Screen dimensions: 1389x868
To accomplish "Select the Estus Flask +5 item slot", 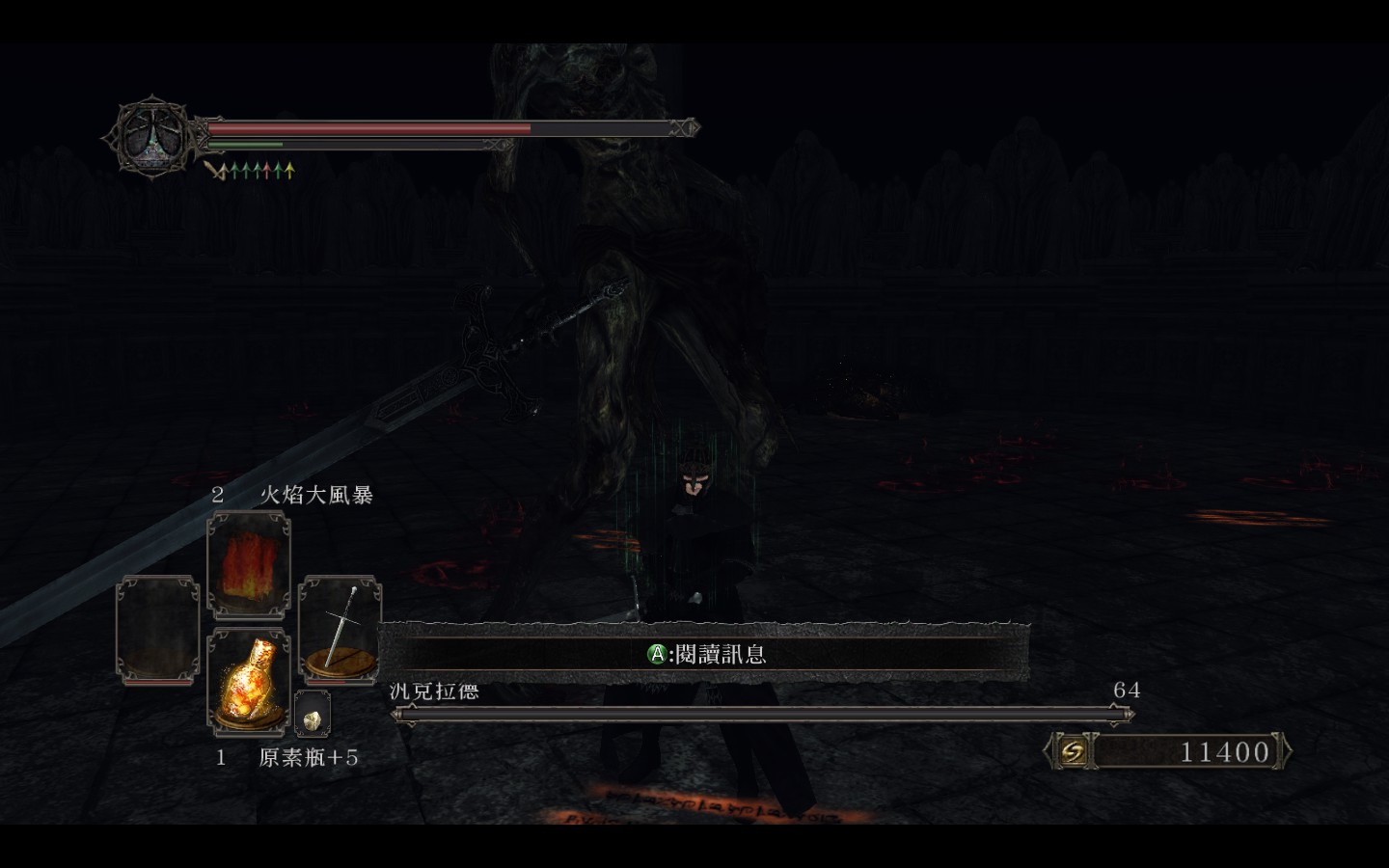I will tap(249, 683).
